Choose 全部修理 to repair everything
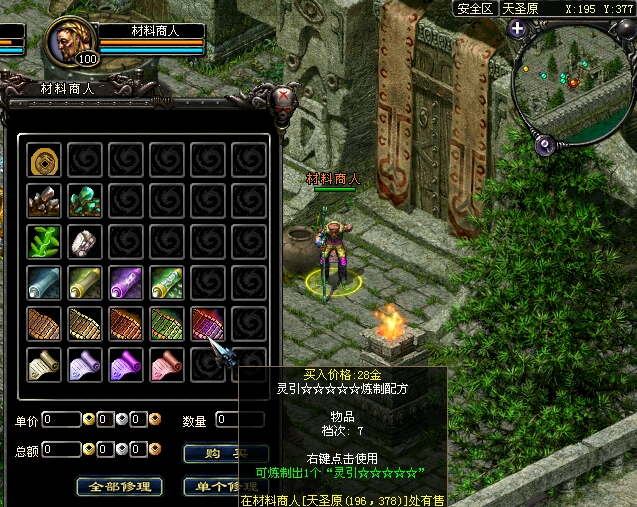 pyautogui.click(x=119, y=487)
